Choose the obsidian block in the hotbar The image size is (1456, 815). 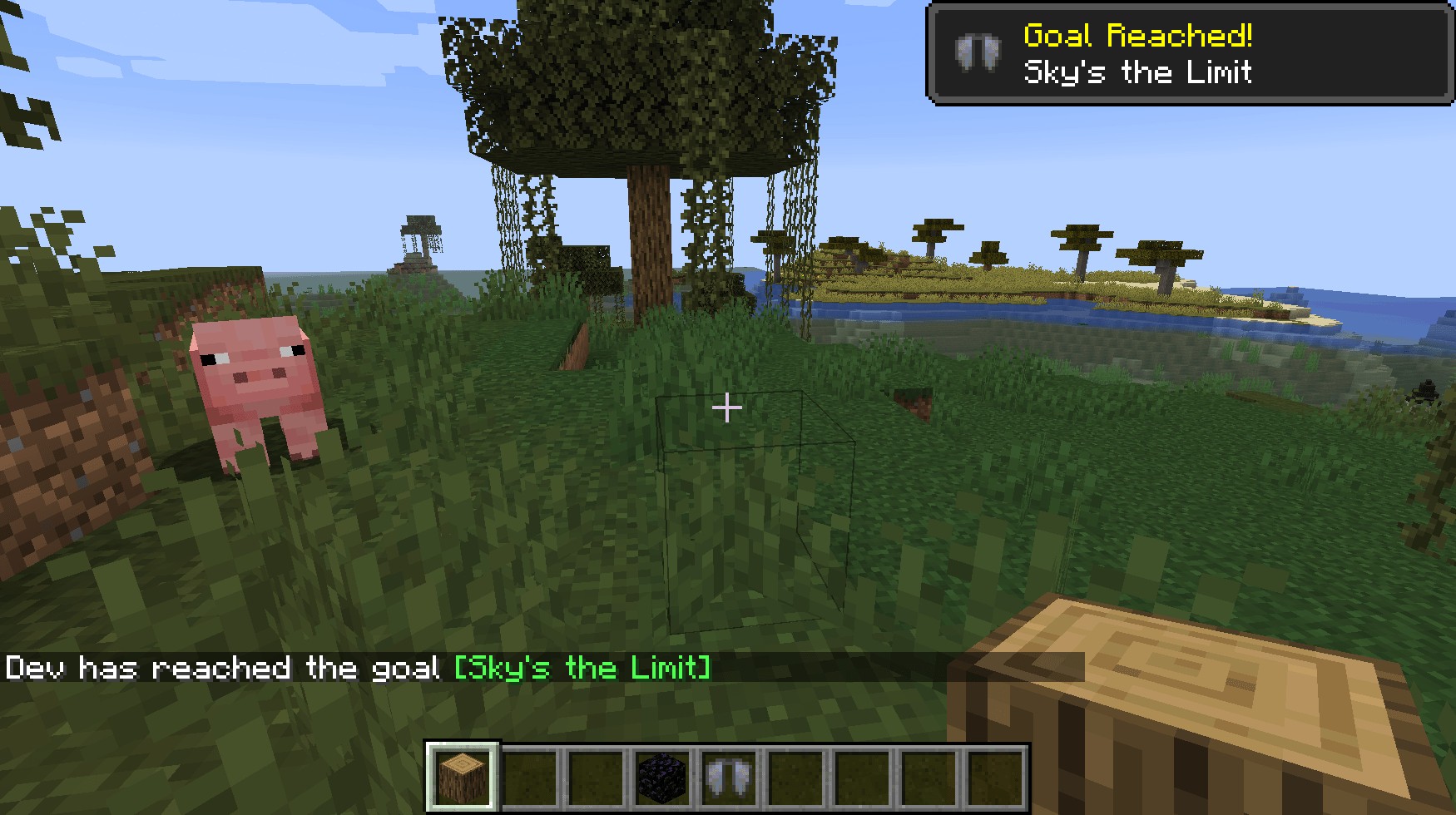click(x=663, y=776)
